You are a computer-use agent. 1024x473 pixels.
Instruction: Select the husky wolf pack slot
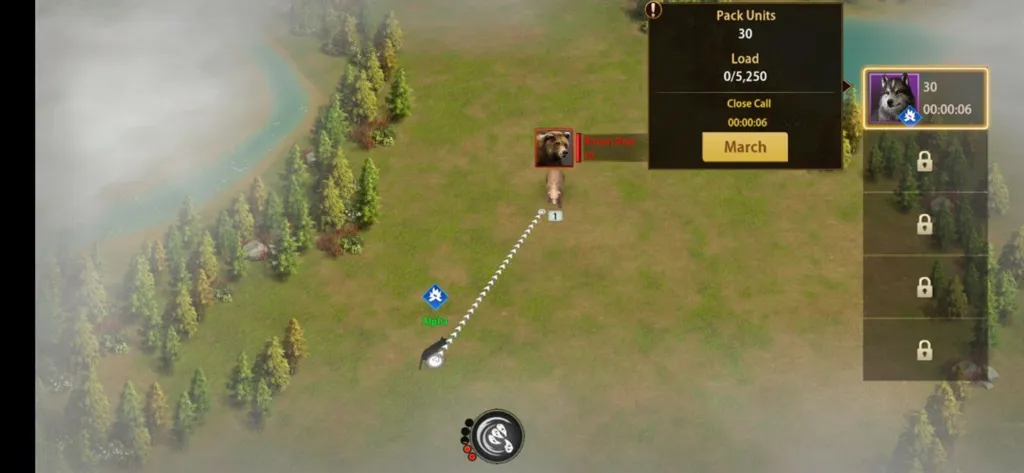click(925, 98)
